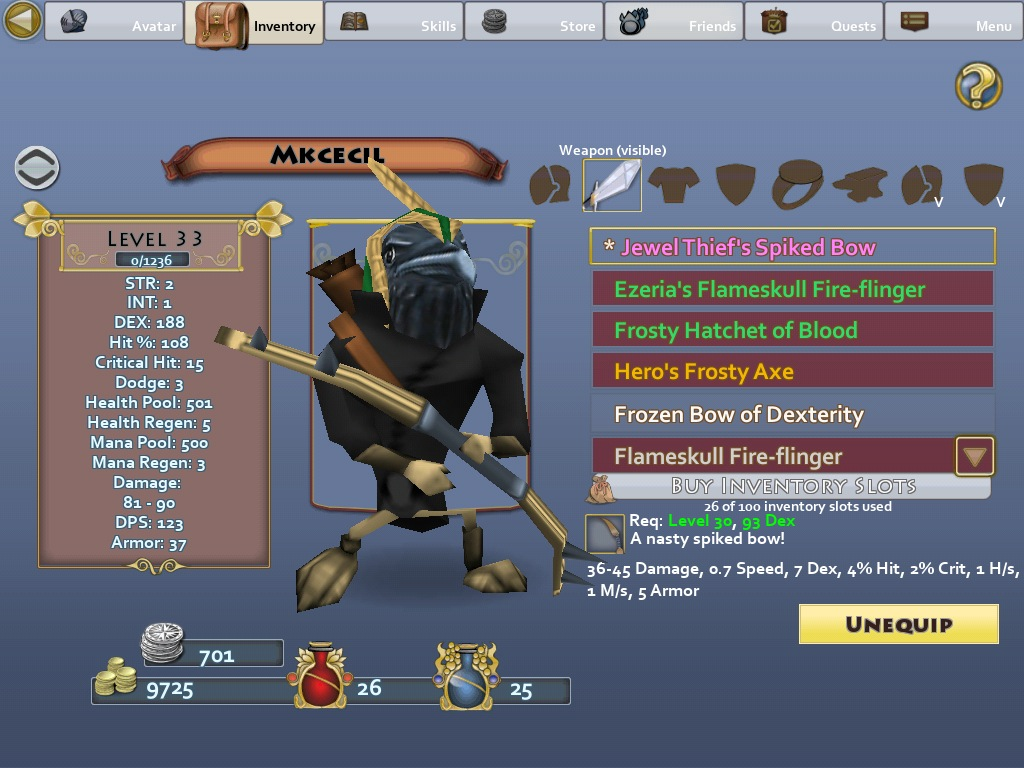Show the Friends tab
The height and width of the screenshot is (768, 1024).
pyautogui.click(x=673, y=22)
